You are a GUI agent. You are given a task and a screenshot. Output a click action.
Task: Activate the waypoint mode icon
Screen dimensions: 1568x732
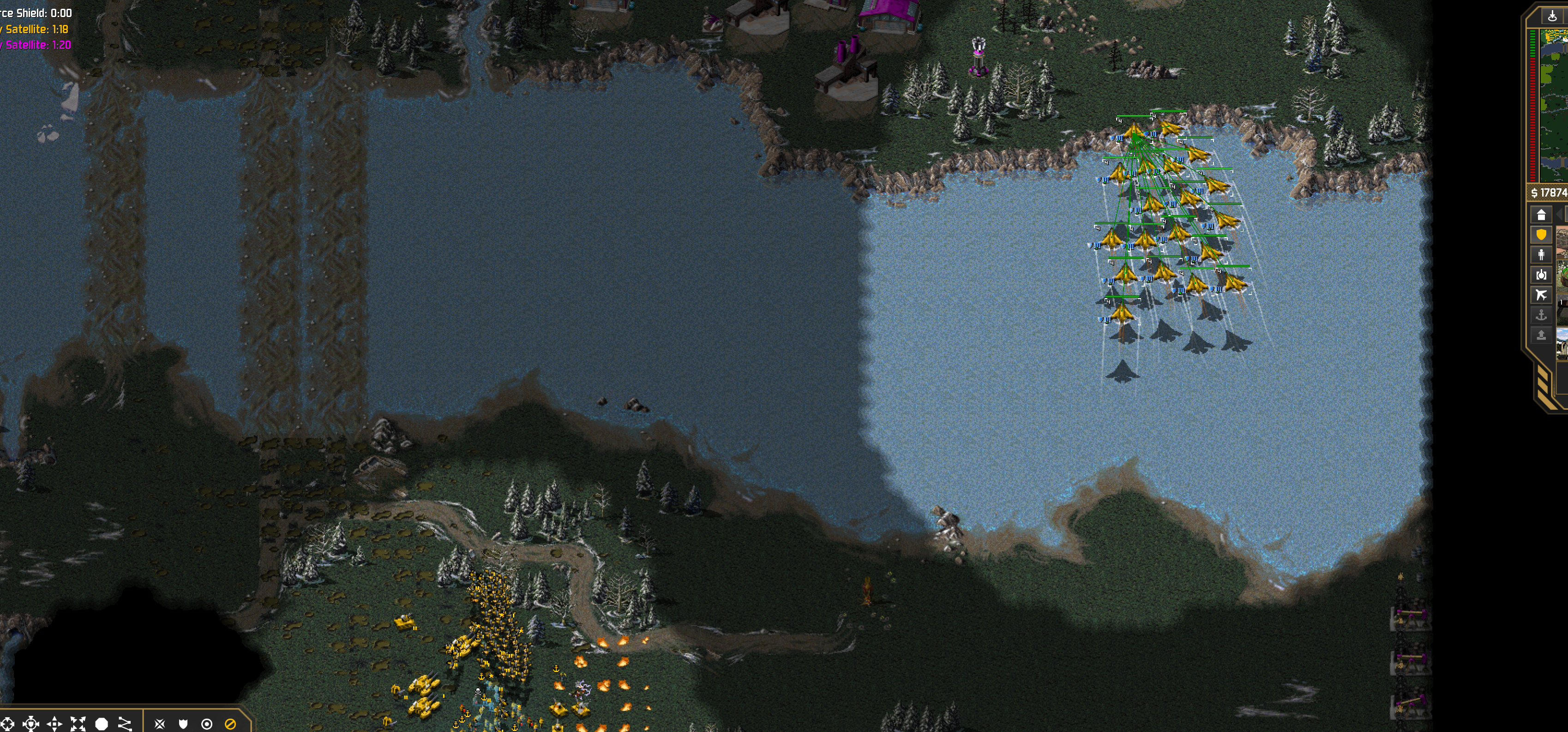click(125, 724)
